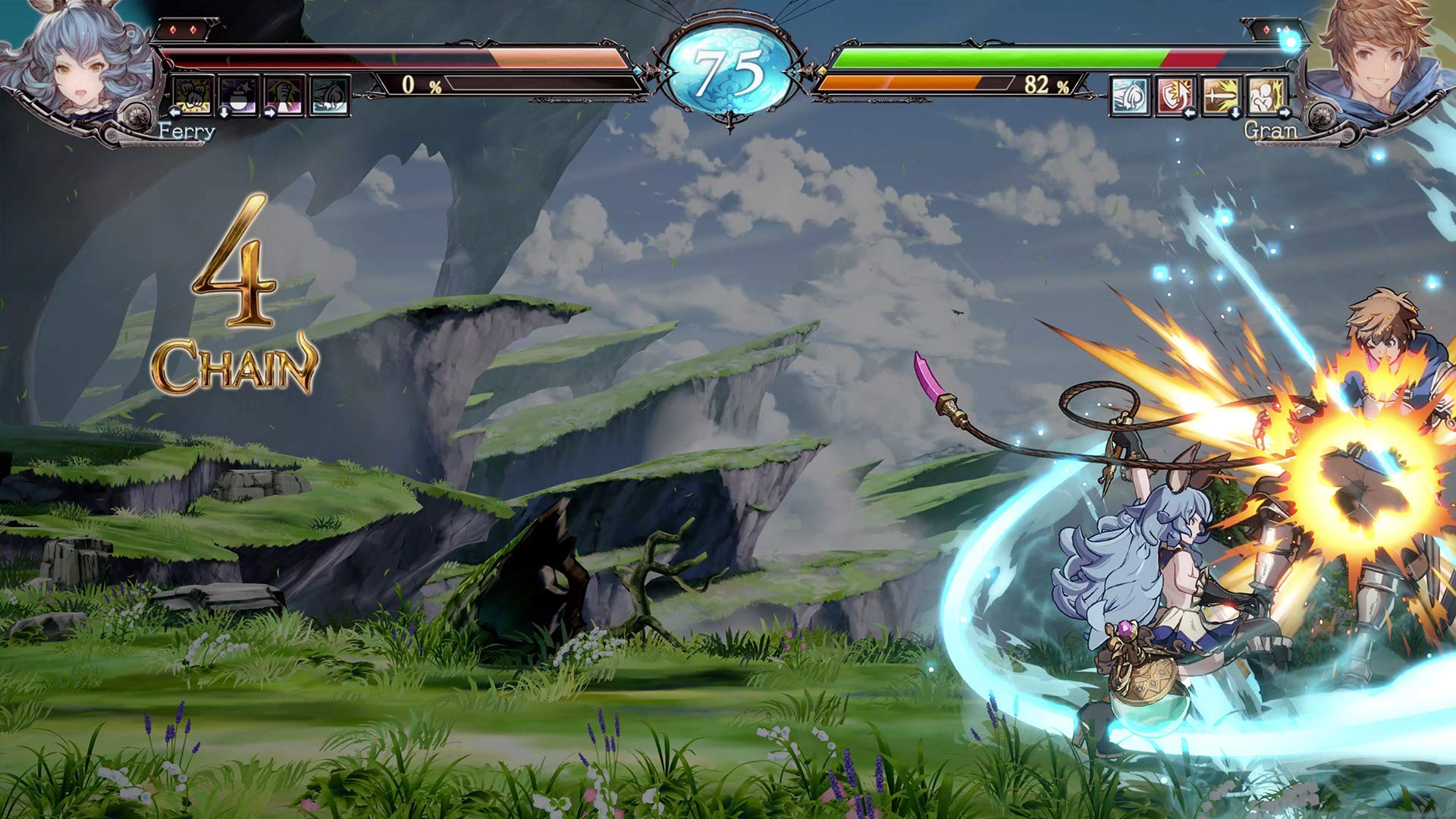The width and height of the screenshot is (1456, 819).
Task: Click the right arrow beside Gran's Power Raise
Action: coord(1285,112)
